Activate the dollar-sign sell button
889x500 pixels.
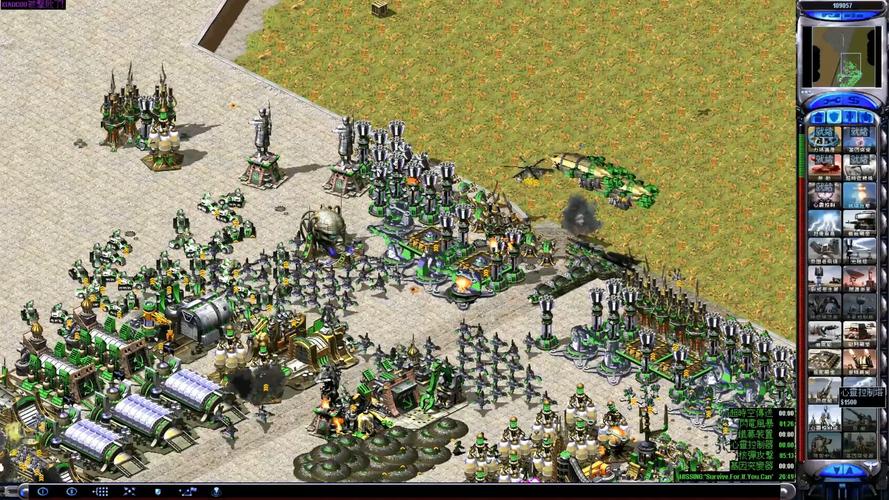853,101
